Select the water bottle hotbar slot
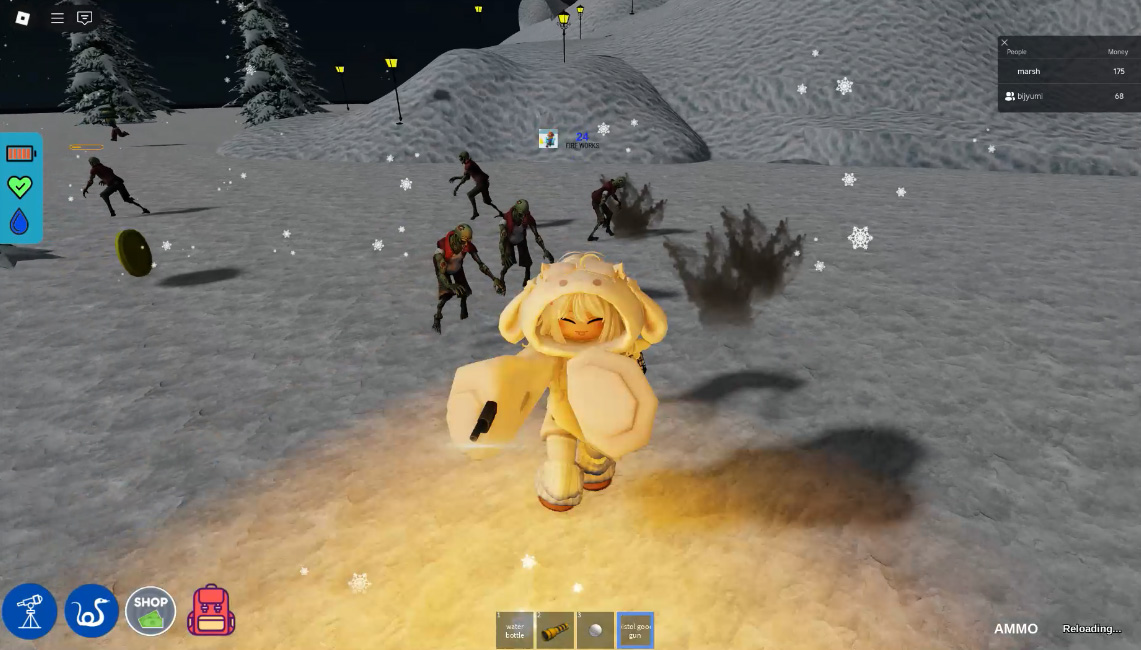 [x=515, y=630]
